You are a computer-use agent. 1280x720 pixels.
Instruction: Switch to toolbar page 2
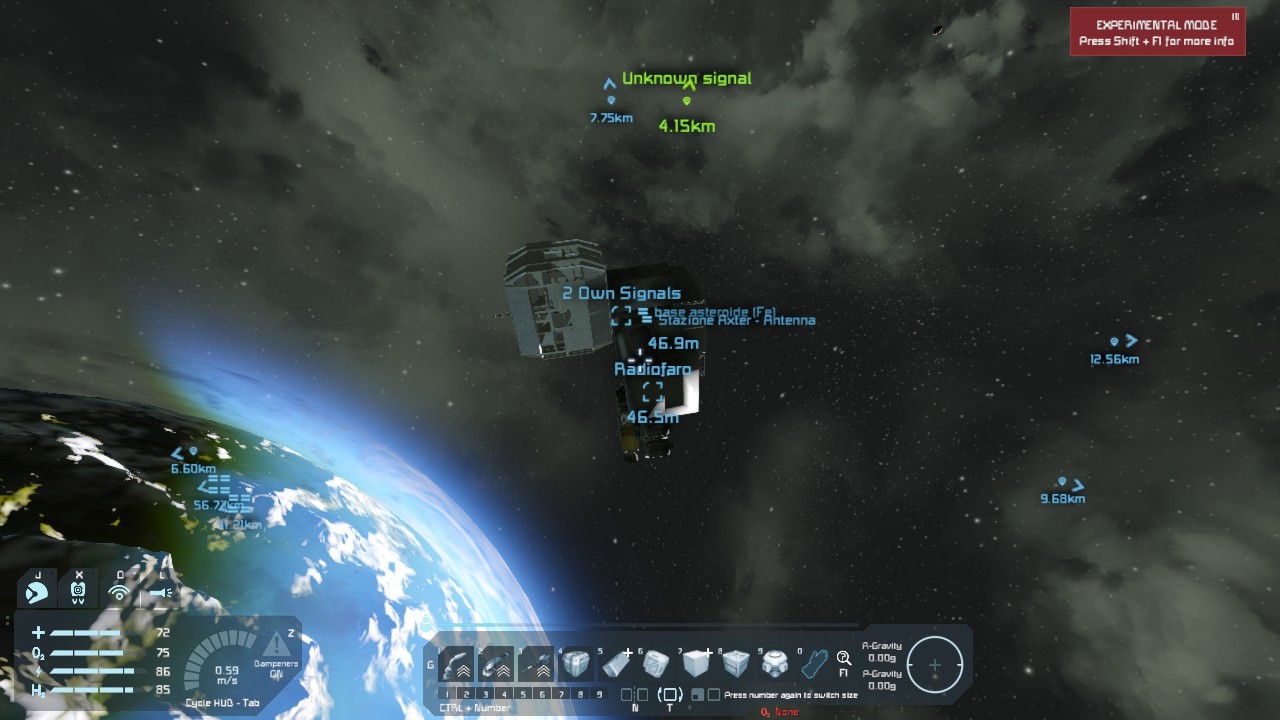tap(466, 694)
